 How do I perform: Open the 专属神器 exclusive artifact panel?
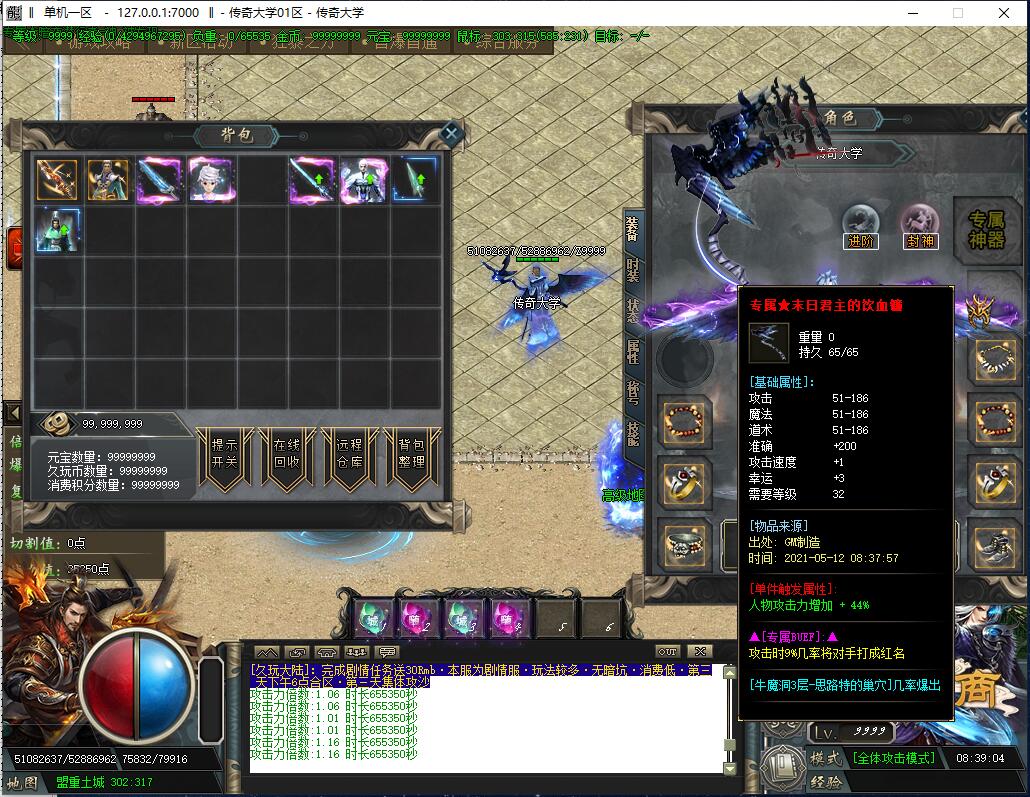tap(986, 231)
